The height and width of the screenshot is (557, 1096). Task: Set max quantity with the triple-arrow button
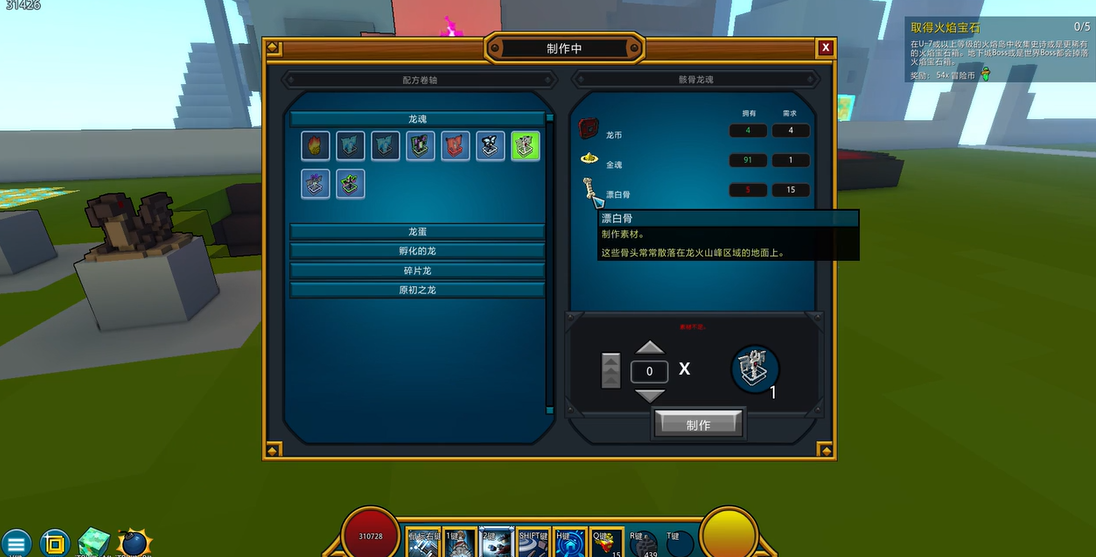[610, 371]
